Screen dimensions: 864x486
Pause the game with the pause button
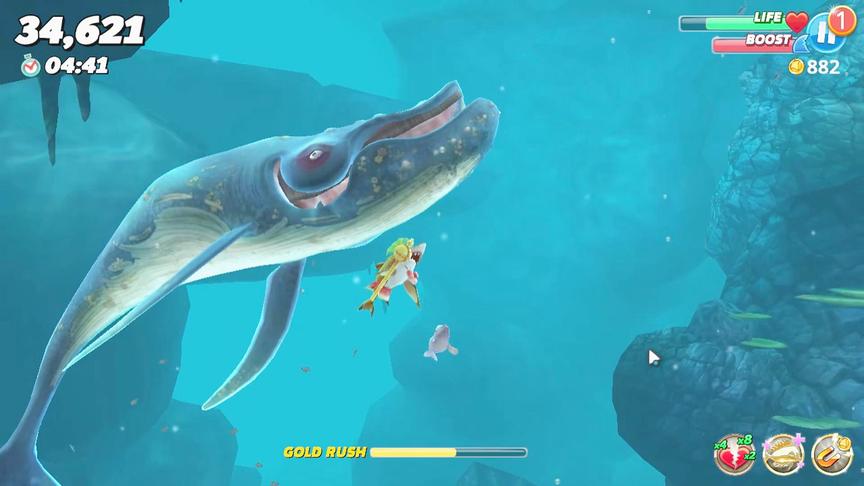click(x=825, y=34)
